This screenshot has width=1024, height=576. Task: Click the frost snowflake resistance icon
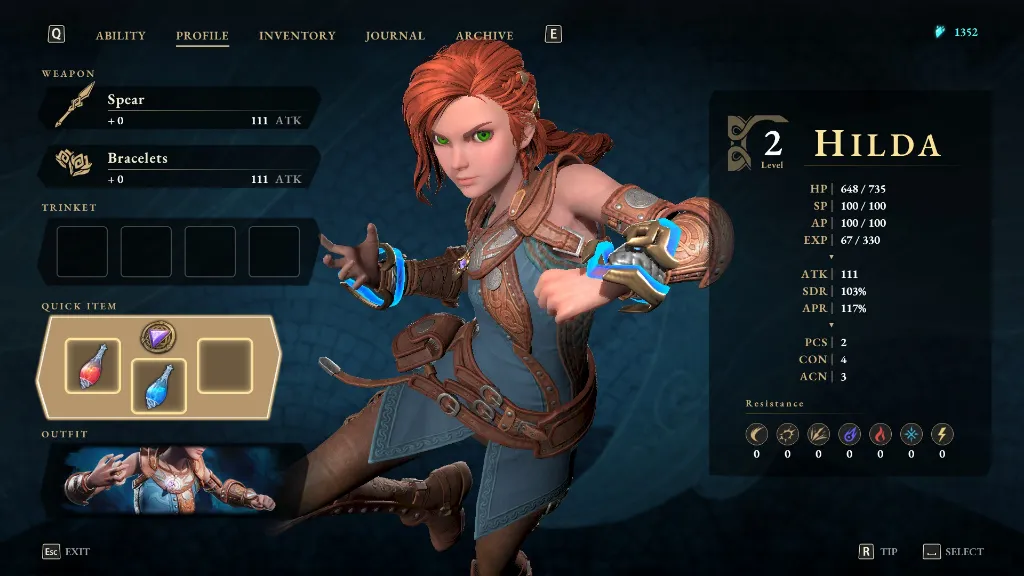tap(911, 435)
